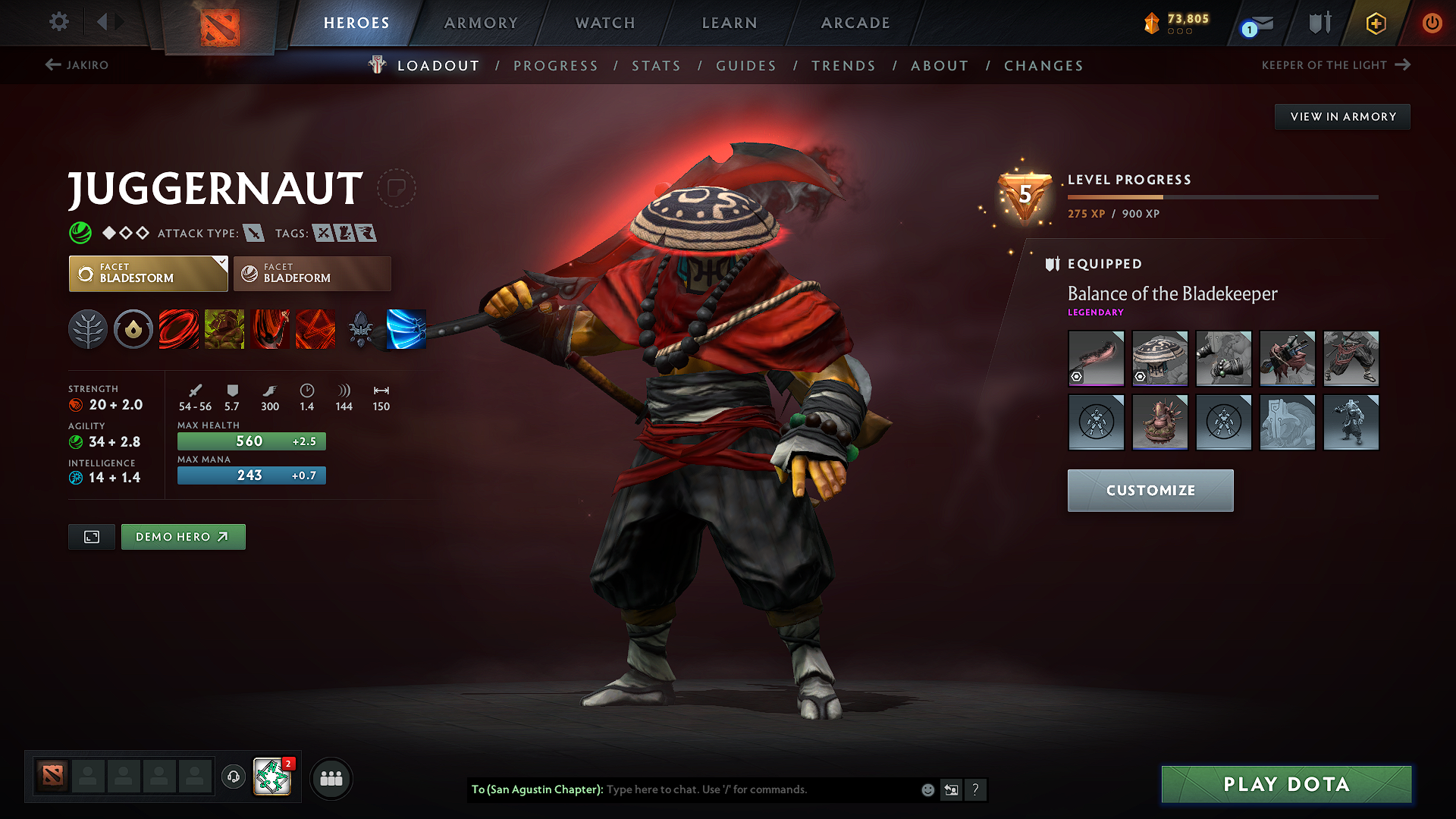Open the settings gear icon
Viewport: 1456px width, 819px height.
[x=58, y=22]
